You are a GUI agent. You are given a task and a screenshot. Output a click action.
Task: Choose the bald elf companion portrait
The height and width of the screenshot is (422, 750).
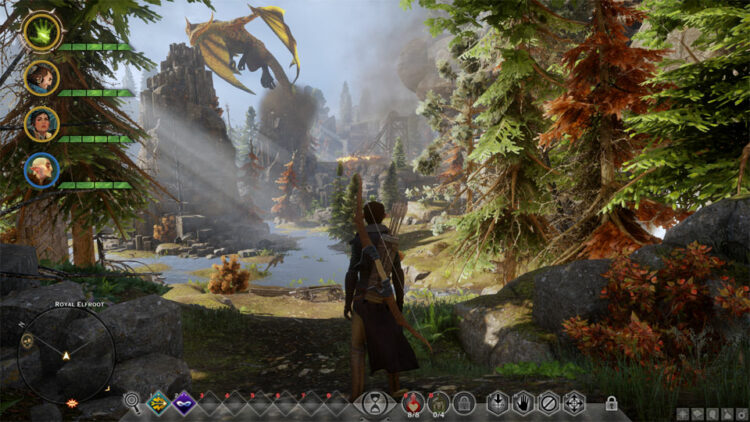click(x=42, y=170)
